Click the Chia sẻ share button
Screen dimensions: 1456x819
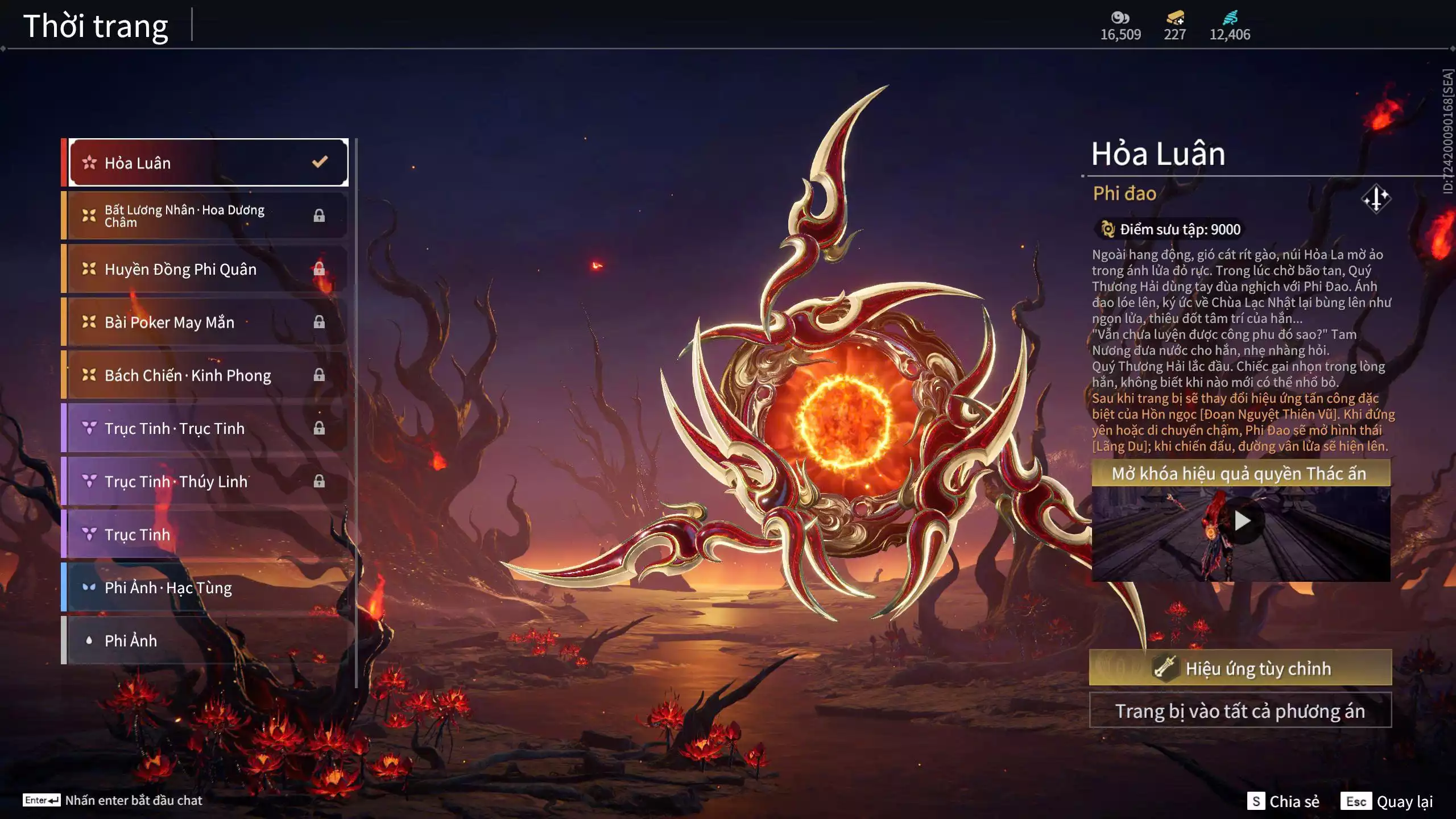[x=1283, y=801]
